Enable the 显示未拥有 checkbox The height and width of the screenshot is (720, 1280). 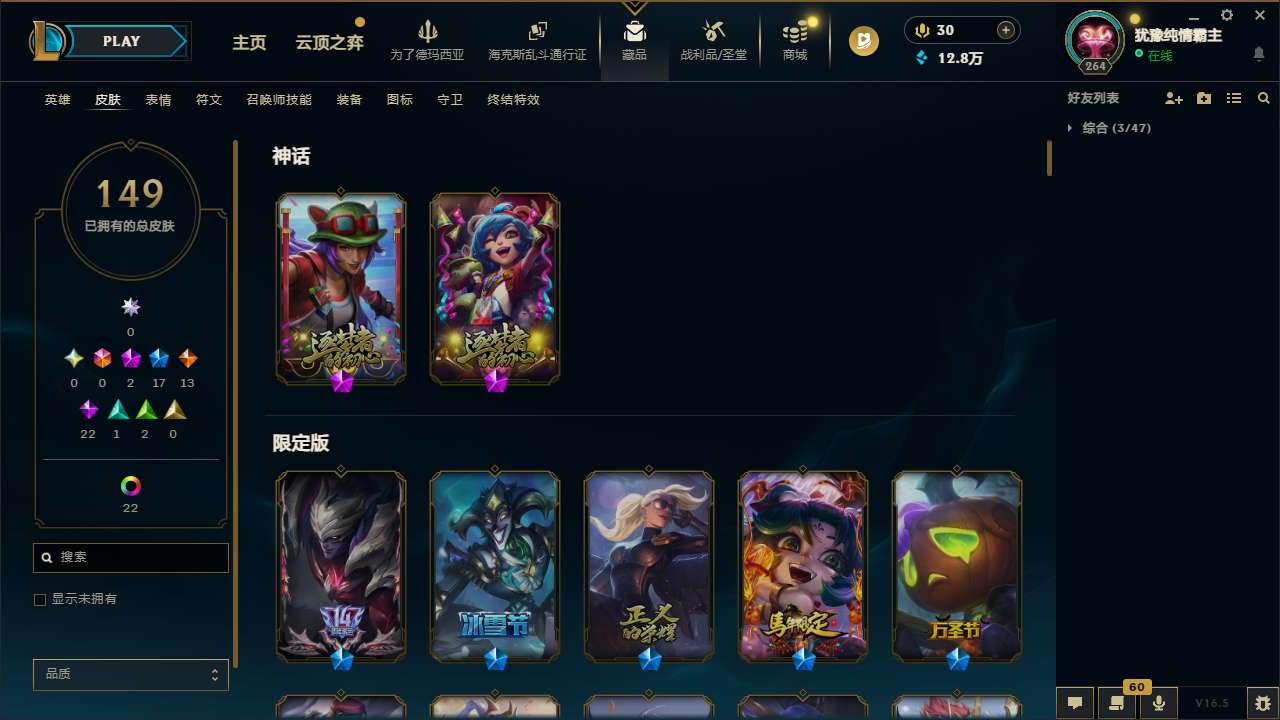[x=40, y=599]
